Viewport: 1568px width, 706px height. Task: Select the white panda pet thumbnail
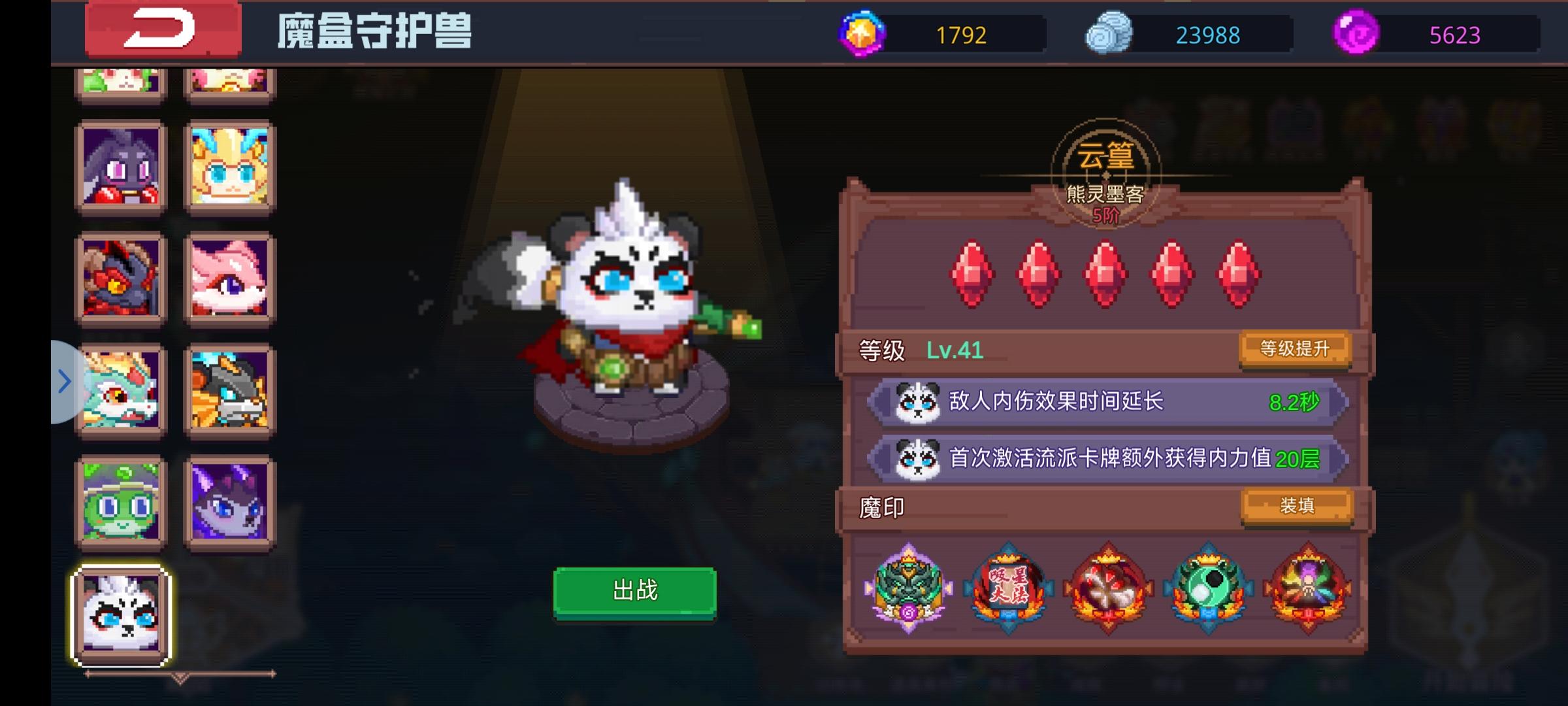pos(121,614)
